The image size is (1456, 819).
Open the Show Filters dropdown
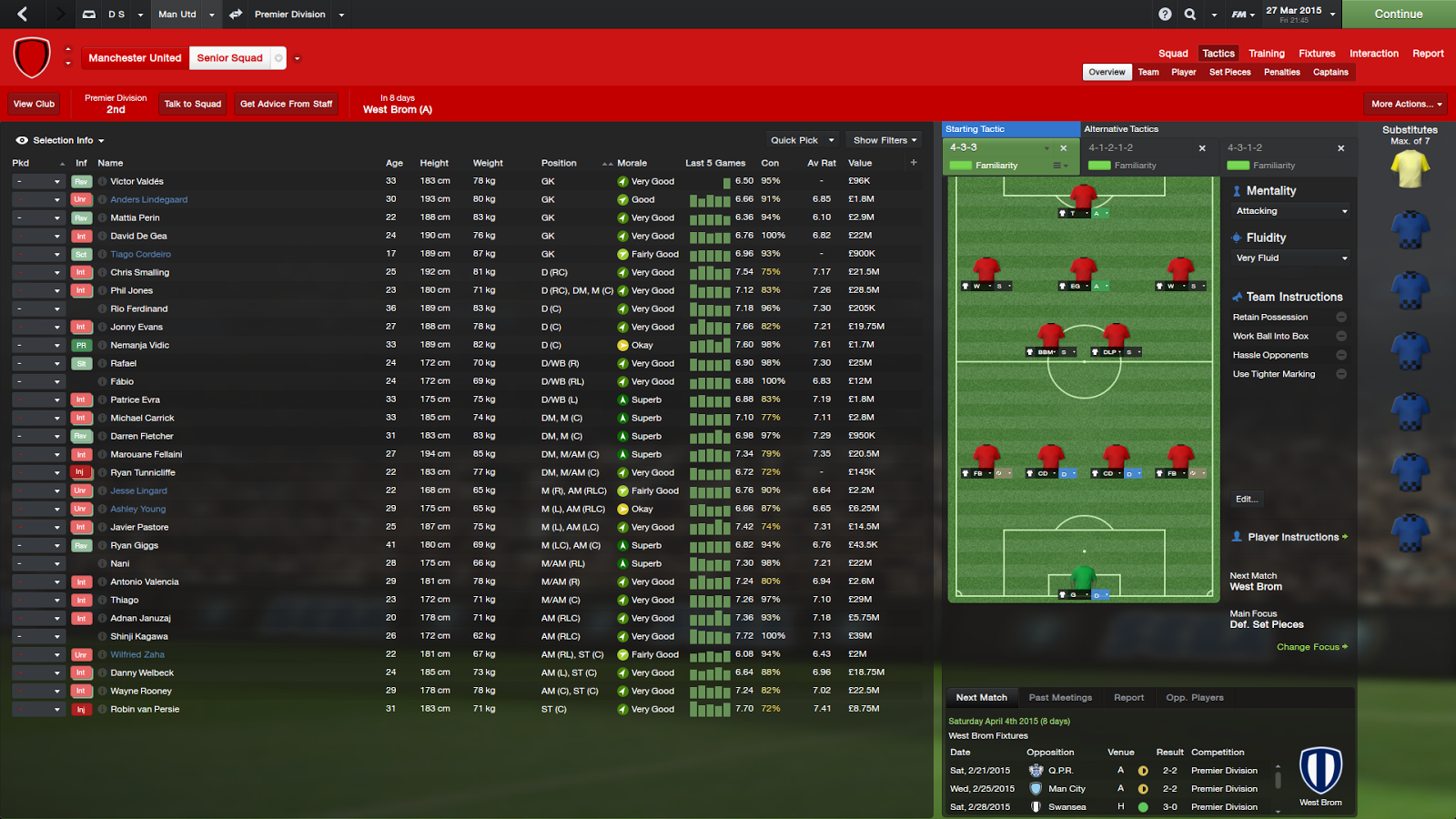[x=882, y=139]
